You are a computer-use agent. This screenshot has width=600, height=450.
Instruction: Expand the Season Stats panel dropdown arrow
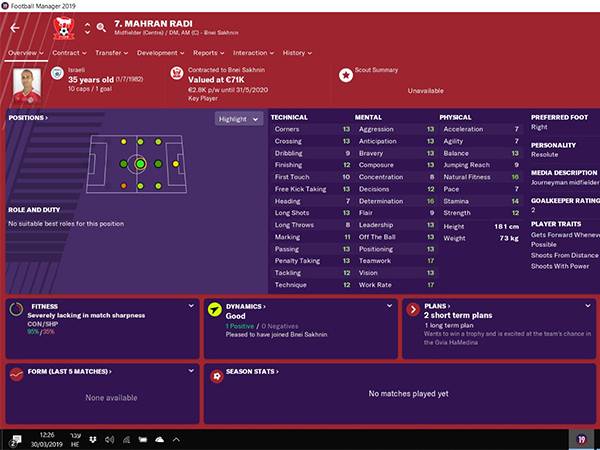588,372
